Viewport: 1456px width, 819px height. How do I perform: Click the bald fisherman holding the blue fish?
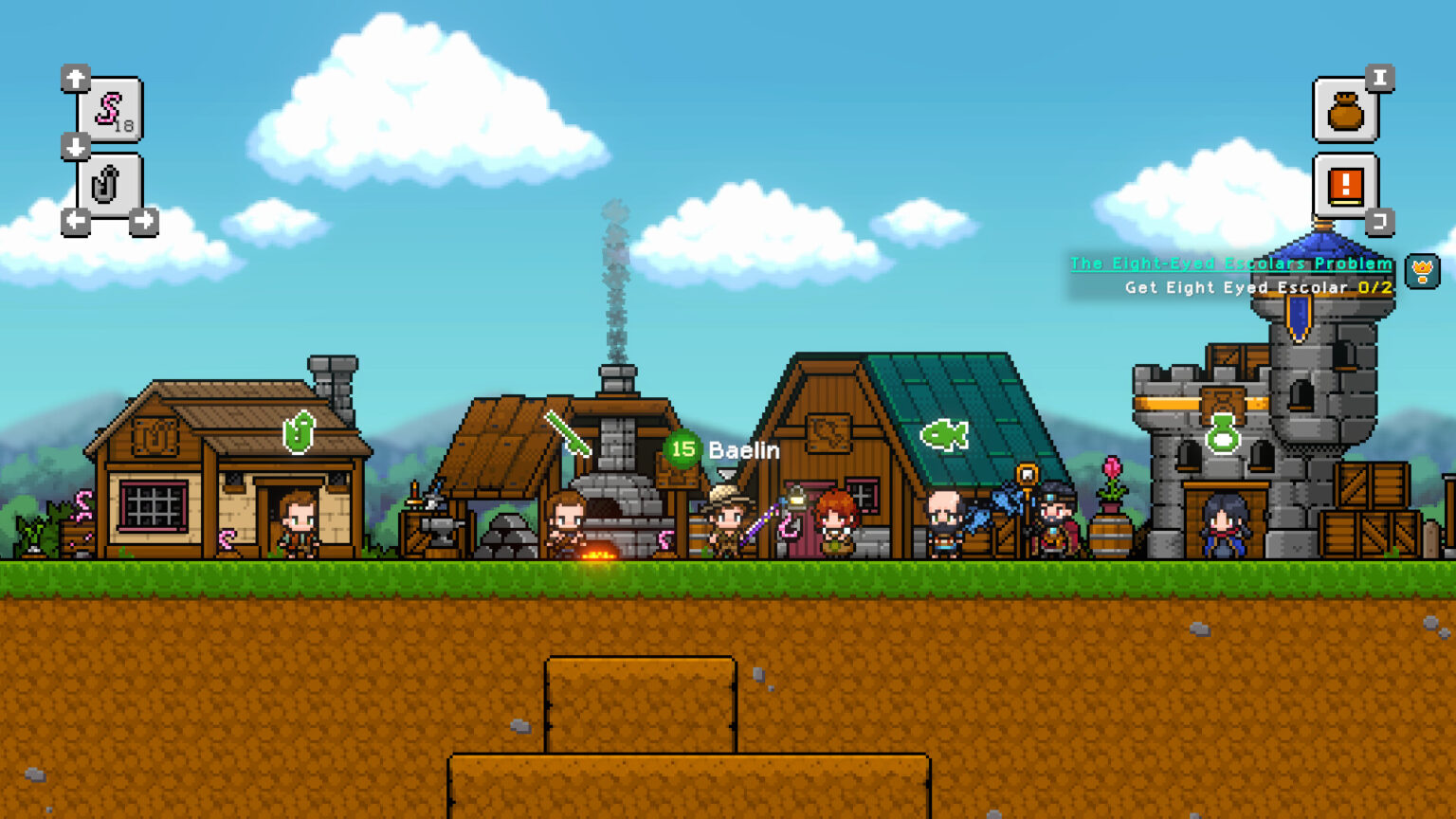[941, 521]
